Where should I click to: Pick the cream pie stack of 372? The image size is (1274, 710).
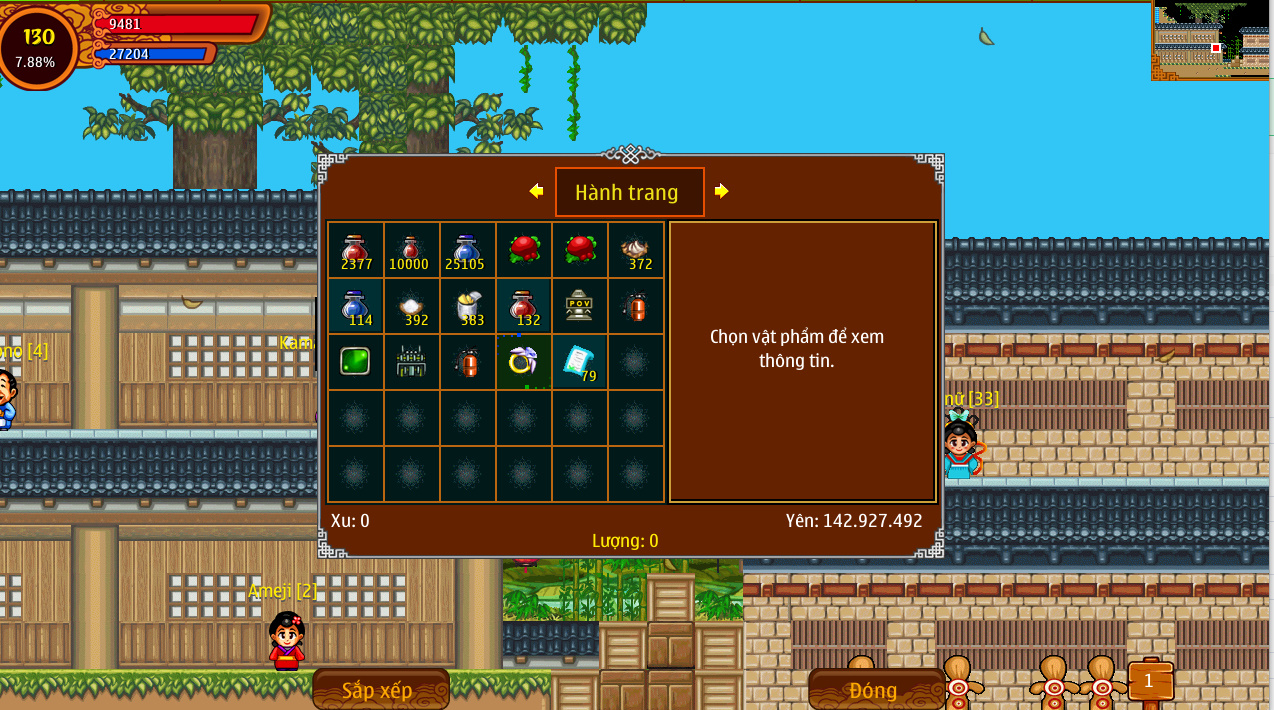click(635, 250)
